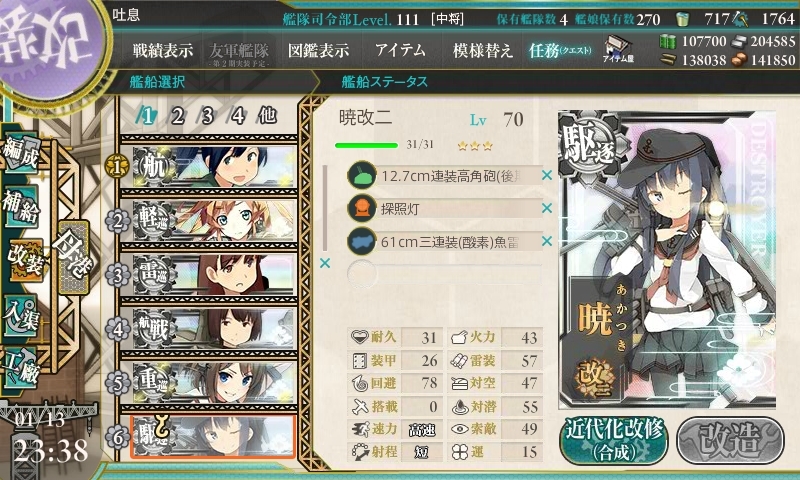This screenshot has width=800, height=480.
Task: Switch to fleet tab 2
Action: [x=177, y=115]
